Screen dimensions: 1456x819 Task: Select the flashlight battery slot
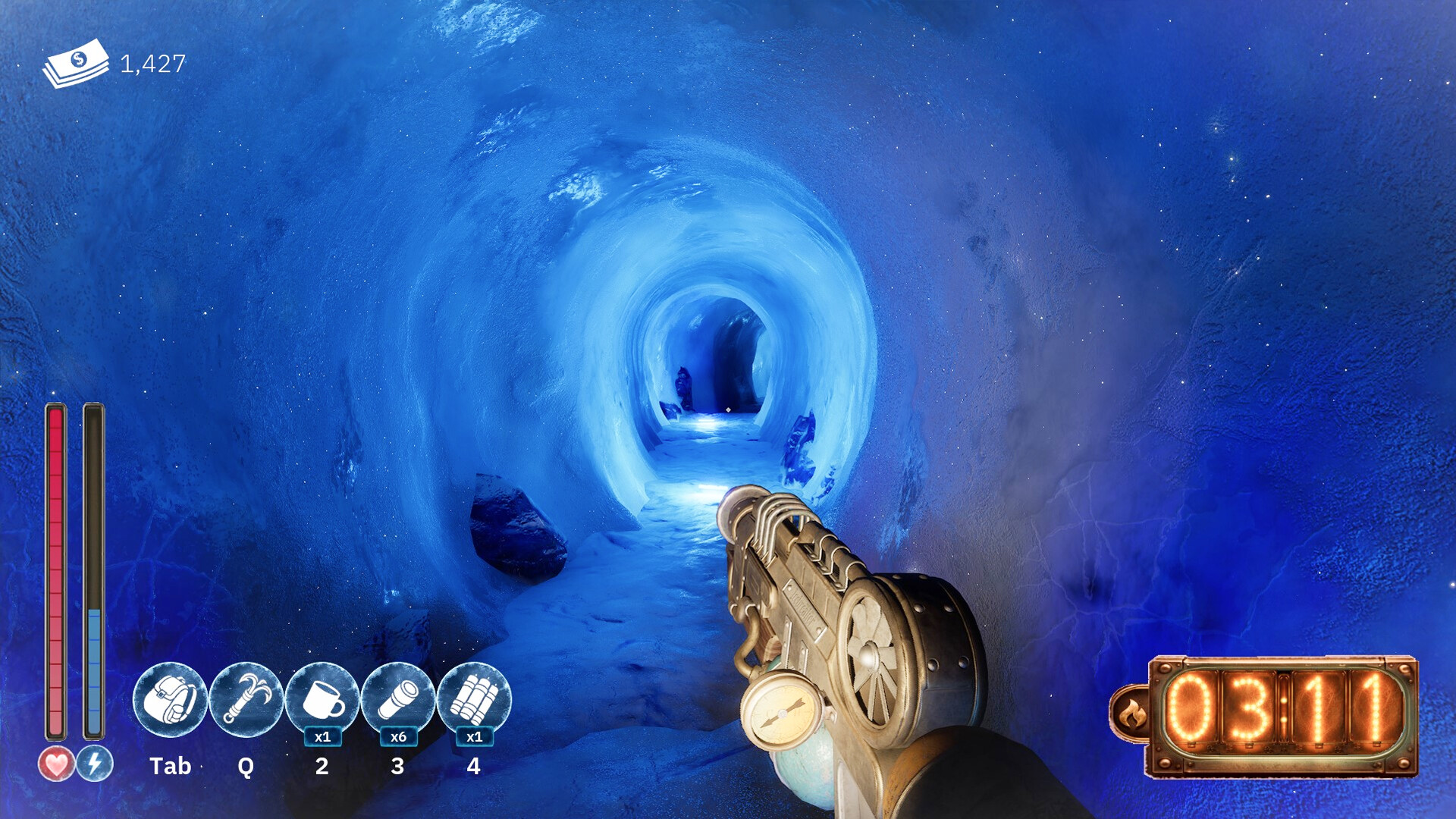398,699
